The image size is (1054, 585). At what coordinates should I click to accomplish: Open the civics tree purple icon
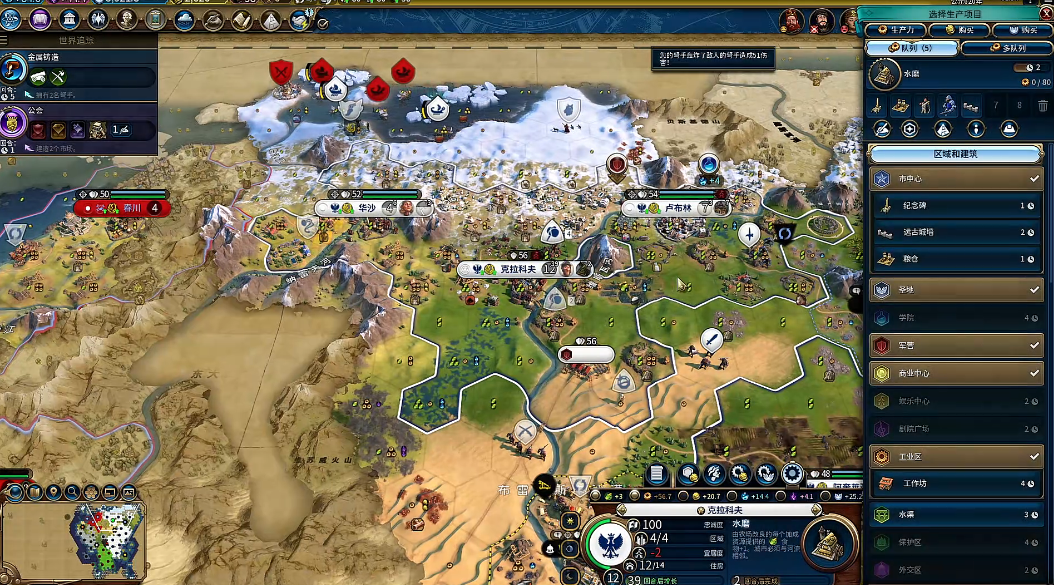(42, 18)
